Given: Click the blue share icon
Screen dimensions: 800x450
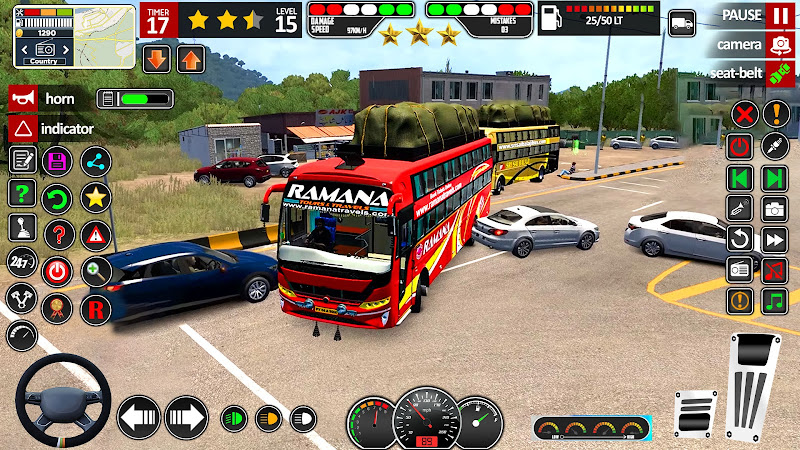Looking at the screenshot, I should 95,161.
